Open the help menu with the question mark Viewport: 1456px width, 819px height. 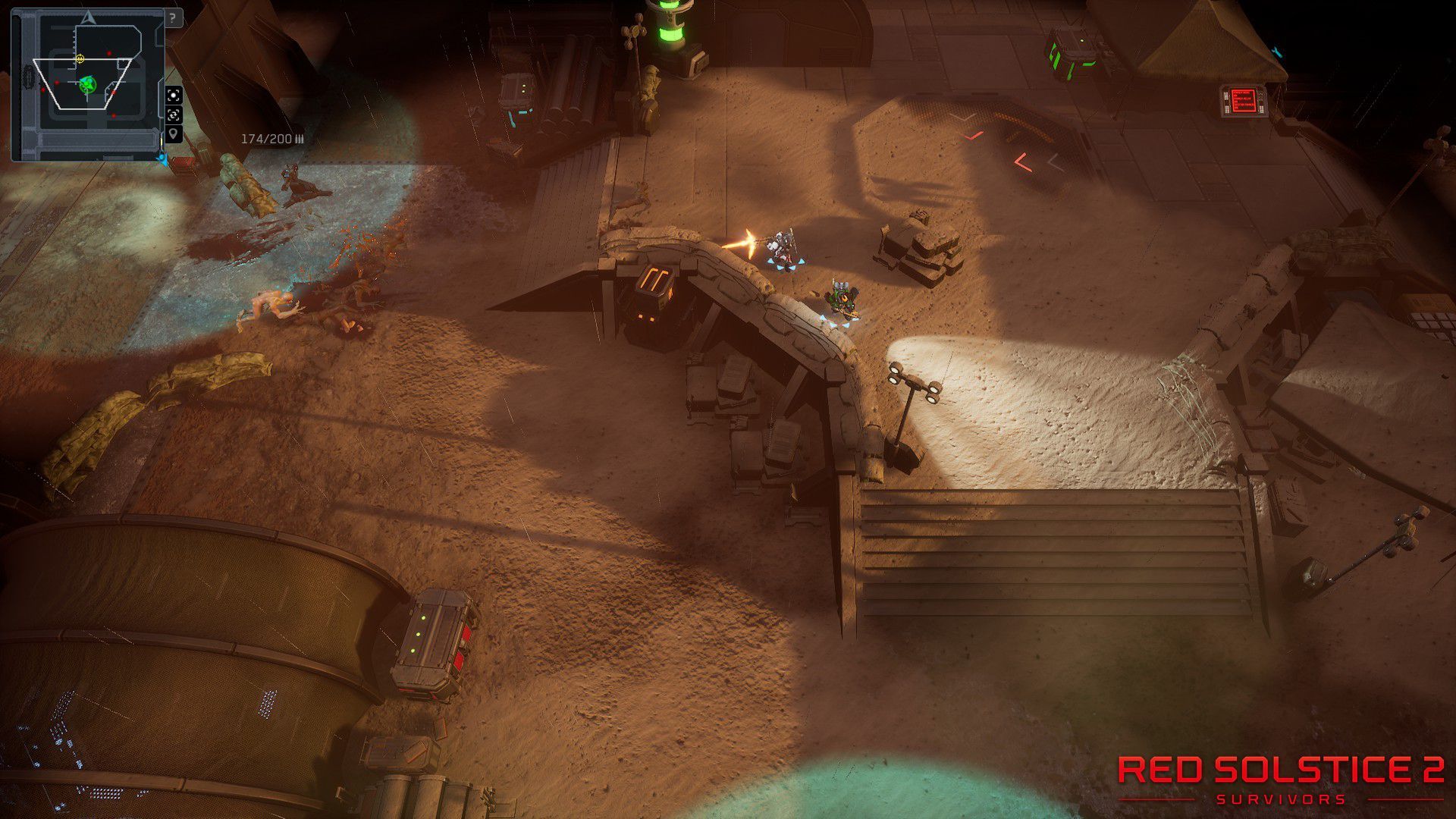click(172, 17)
